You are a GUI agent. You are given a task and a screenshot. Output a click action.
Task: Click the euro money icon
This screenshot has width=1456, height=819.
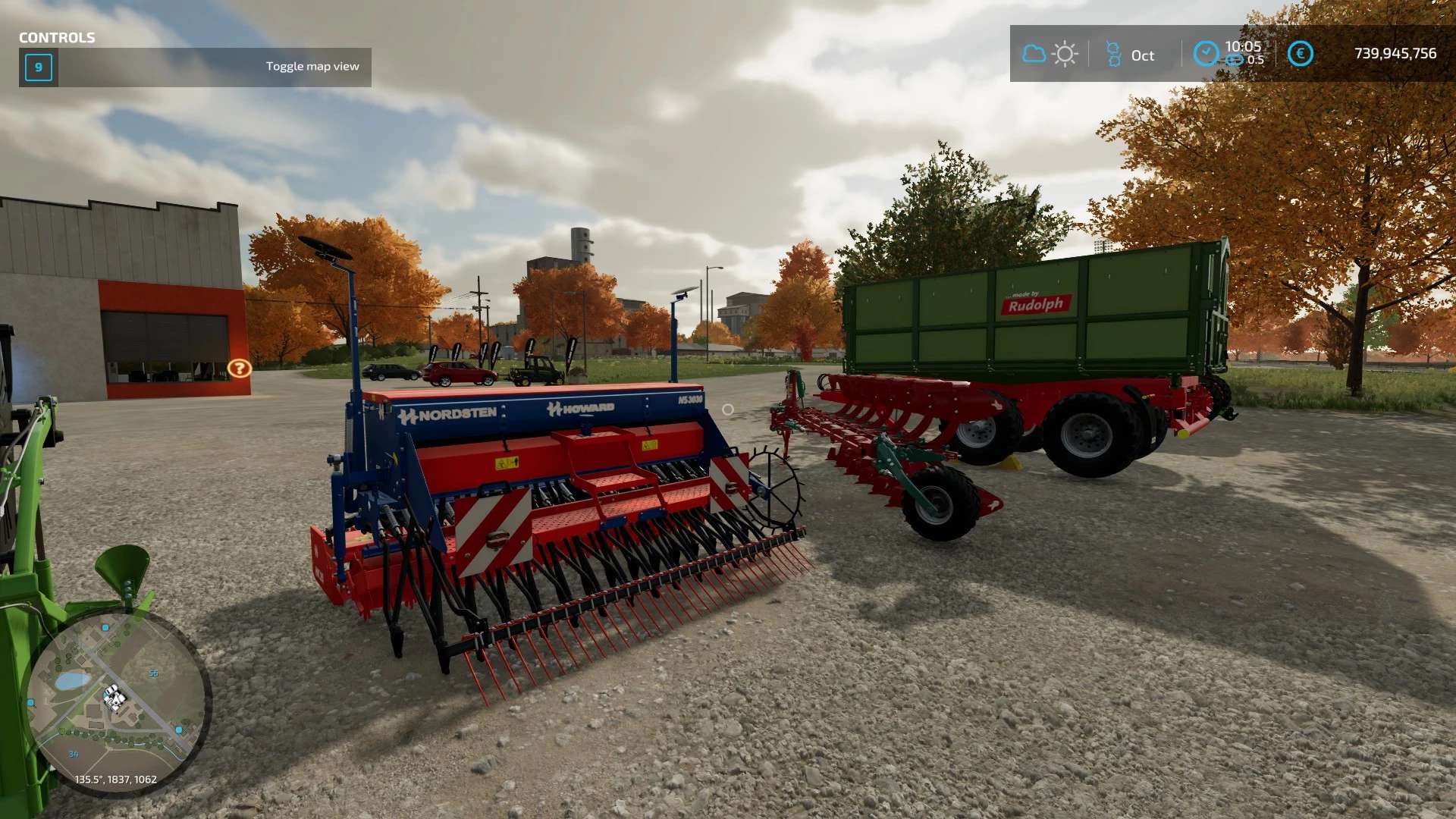click(x=1300, y=53)
